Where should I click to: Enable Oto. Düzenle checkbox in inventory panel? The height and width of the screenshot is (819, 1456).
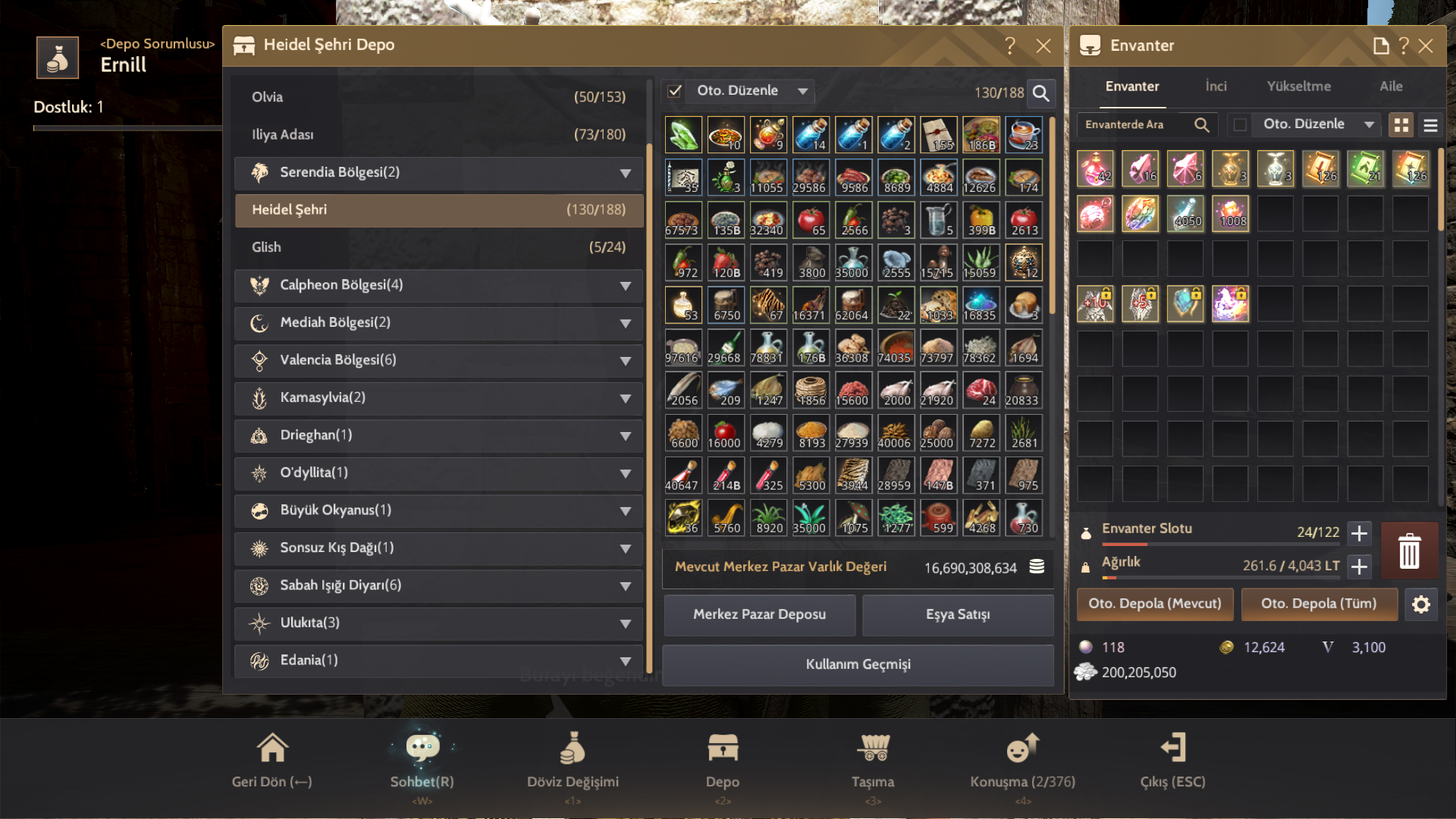tap(1241, 124)
